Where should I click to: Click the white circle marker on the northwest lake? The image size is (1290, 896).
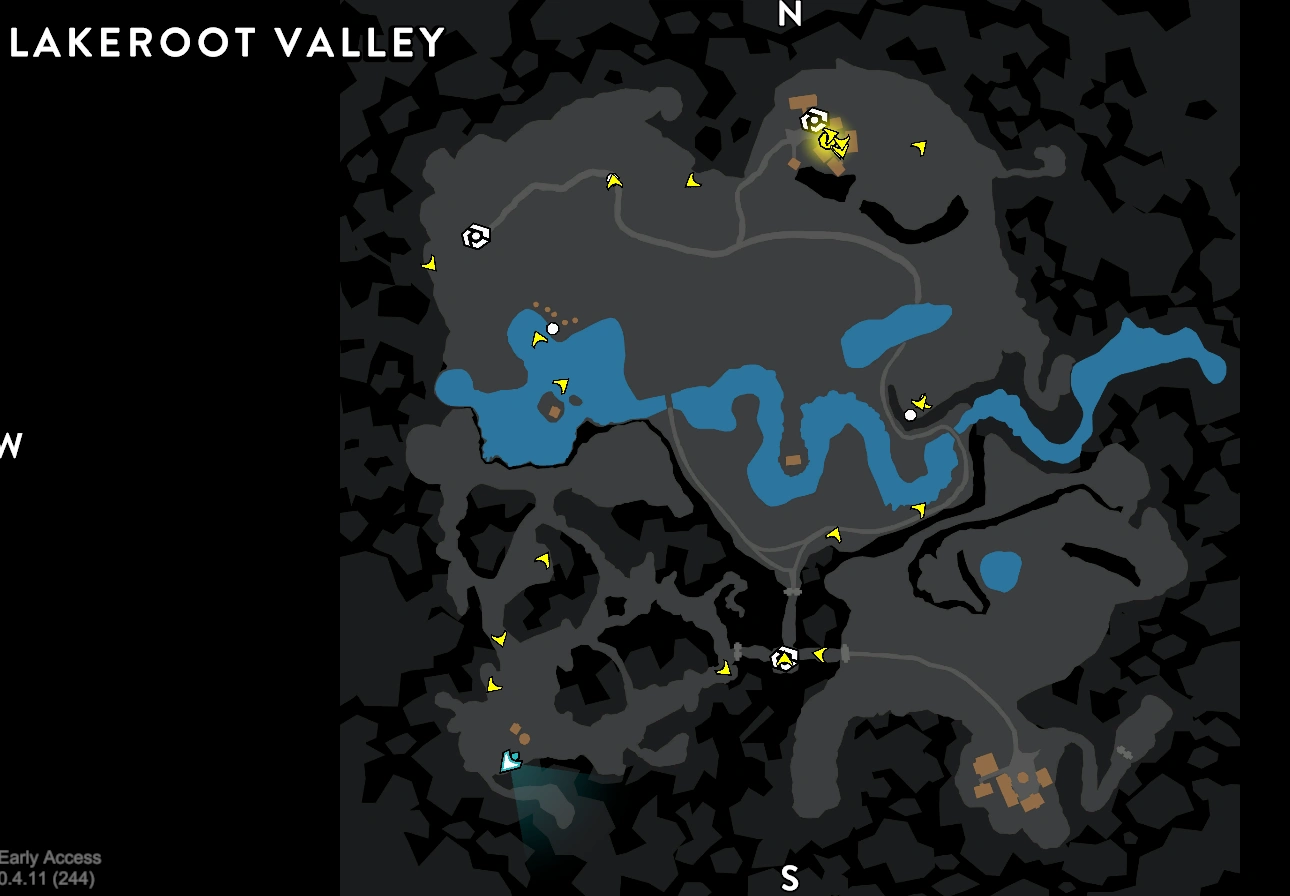pos(554,327)
